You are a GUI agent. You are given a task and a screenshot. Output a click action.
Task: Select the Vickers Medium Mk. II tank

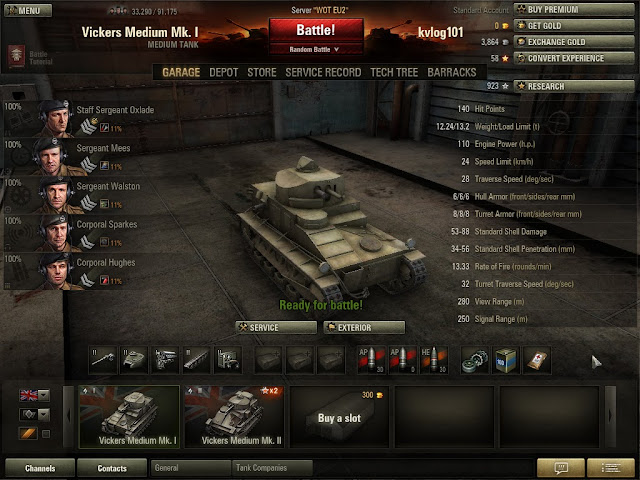click(x=233, y=416)
